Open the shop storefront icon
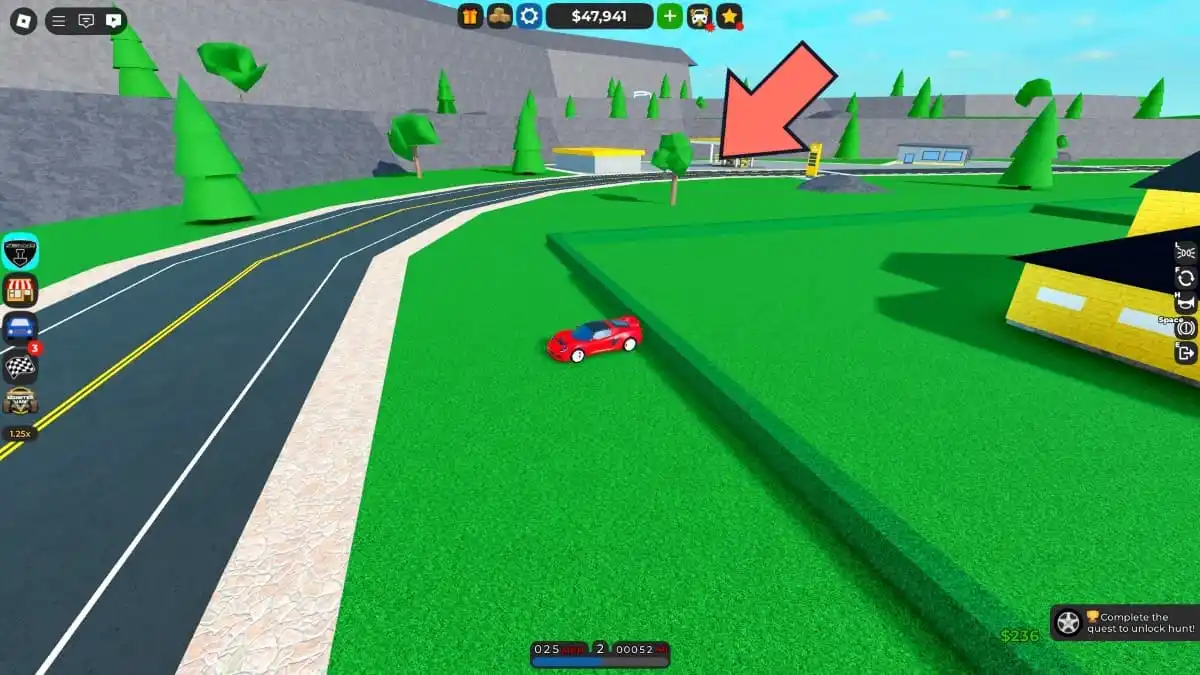 tap(20, 290)
